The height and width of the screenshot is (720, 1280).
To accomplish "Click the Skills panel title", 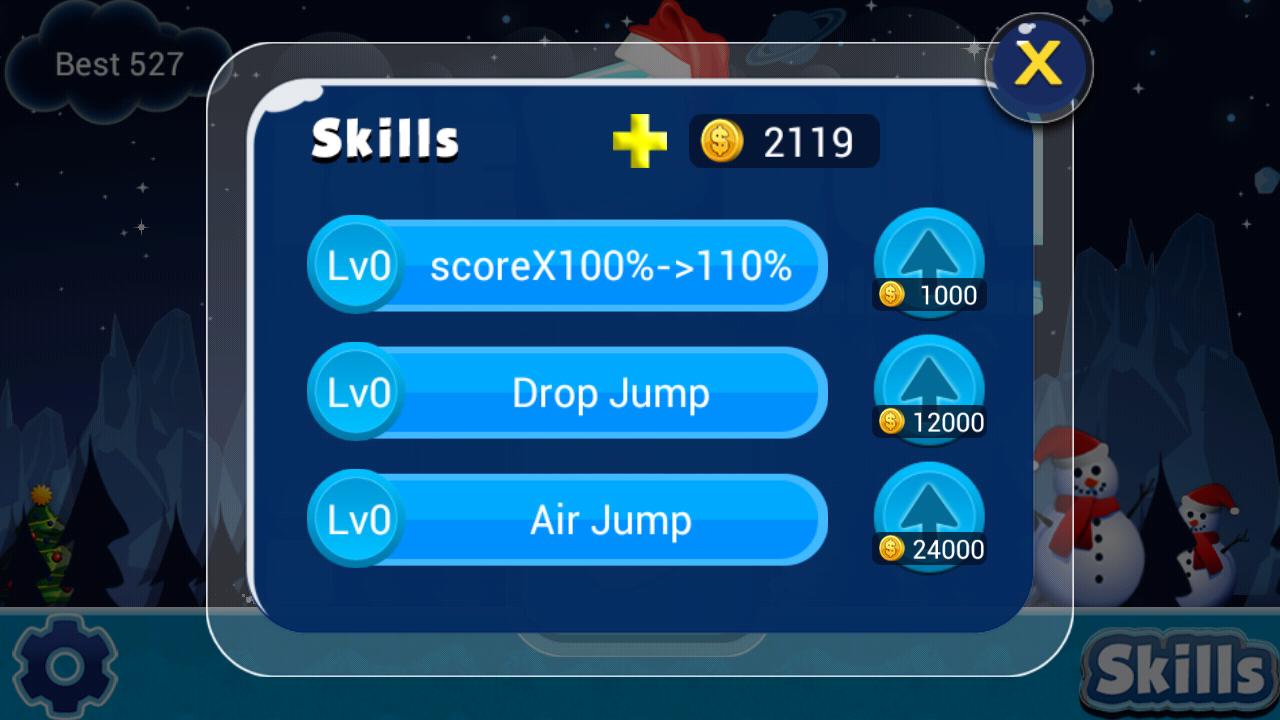I will tap(383, 140).
